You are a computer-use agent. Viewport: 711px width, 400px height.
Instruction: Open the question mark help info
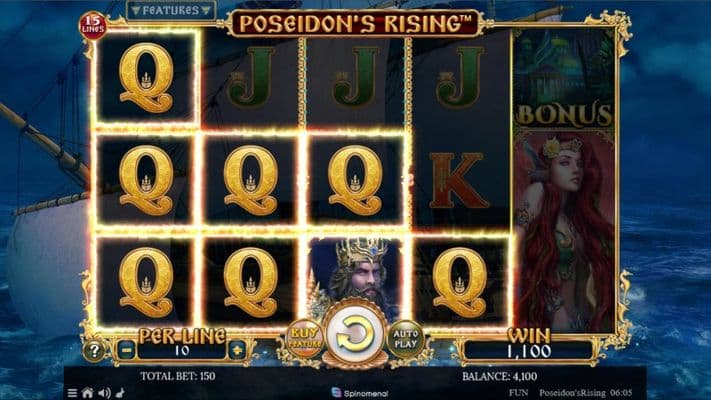click(x=93, y=351)
